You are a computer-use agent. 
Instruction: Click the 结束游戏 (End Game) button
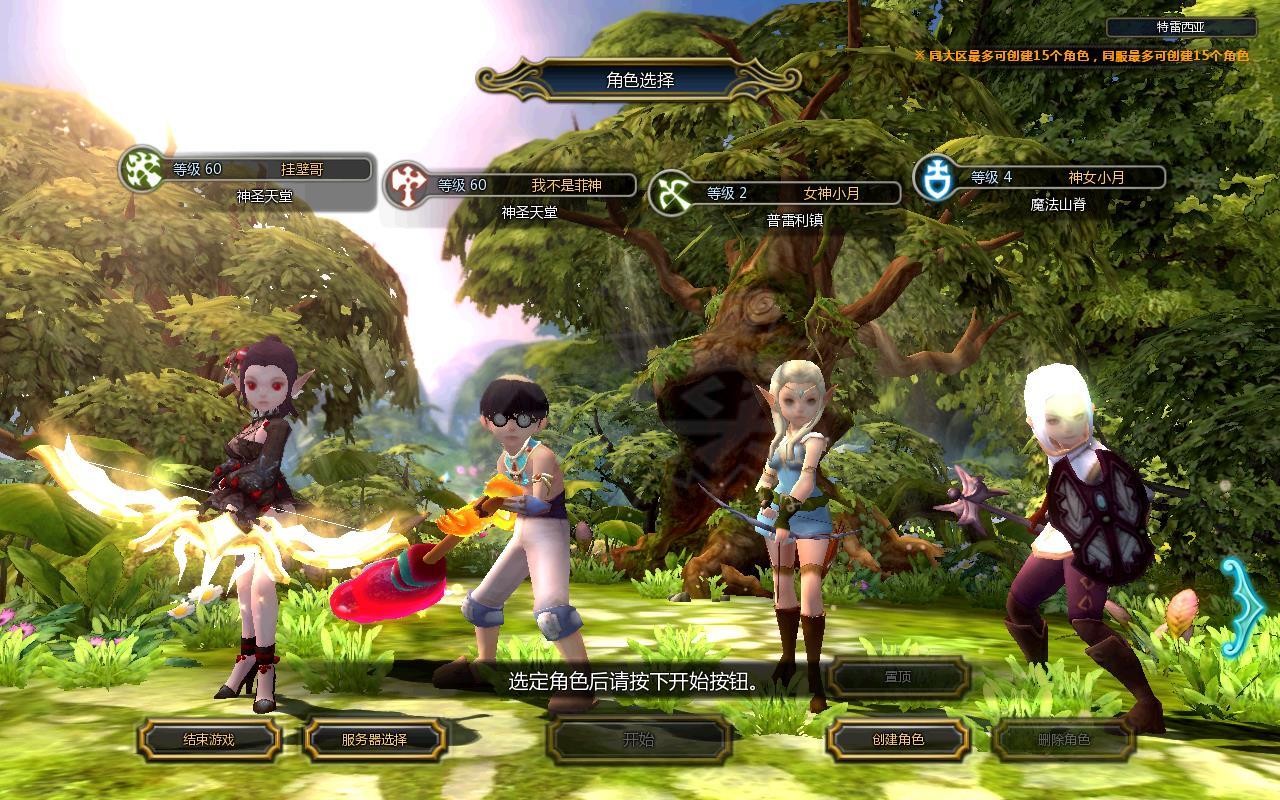208,740
